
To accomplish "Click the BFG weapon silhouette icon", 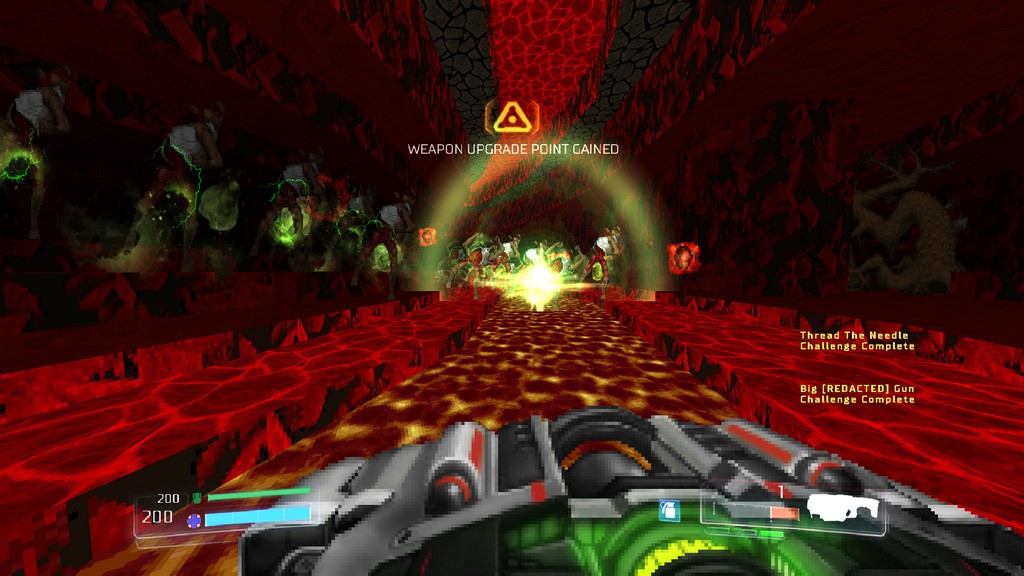I will 844,508.
